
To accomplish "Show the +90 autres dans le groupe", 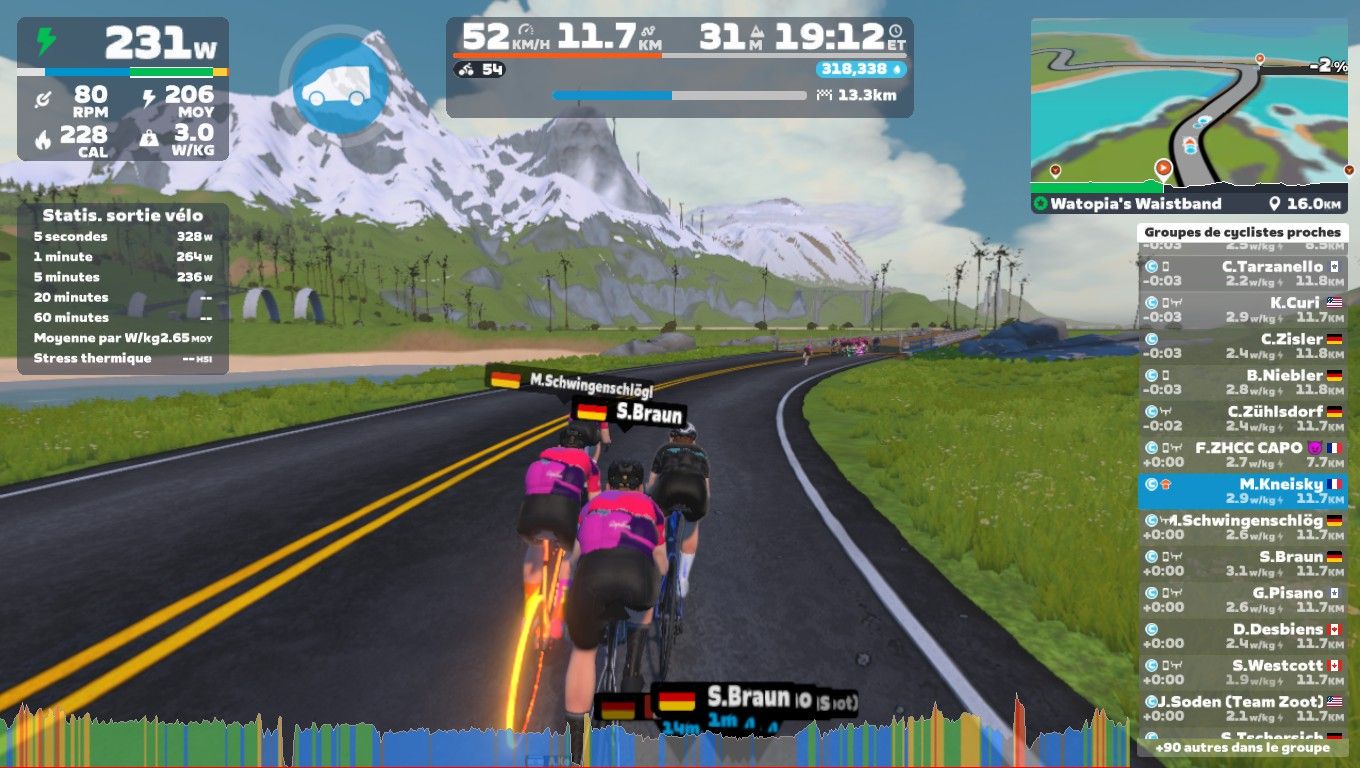I will point(1242,747).
